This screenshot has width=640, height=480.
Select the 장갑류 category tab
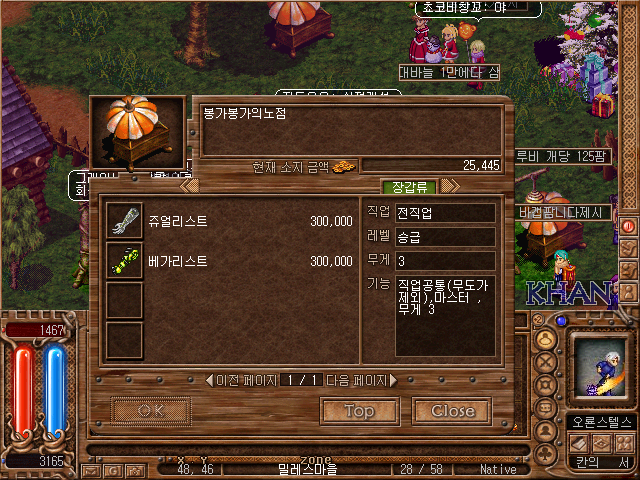[x=409, y=186]
